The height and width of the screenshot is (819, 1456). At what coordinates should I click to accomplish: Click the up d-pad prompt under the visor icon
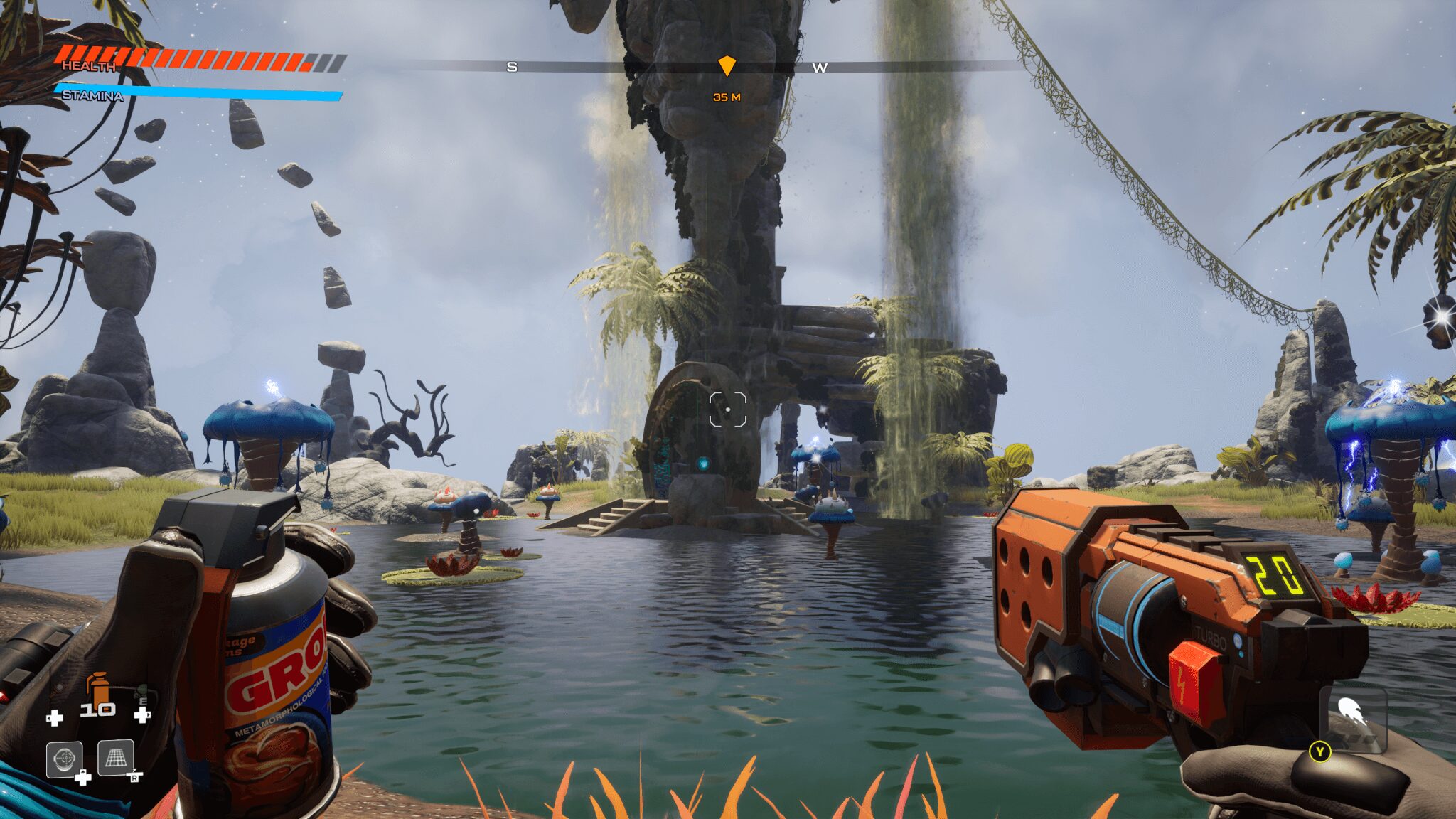pyautogui.click(x=83, y=777)
